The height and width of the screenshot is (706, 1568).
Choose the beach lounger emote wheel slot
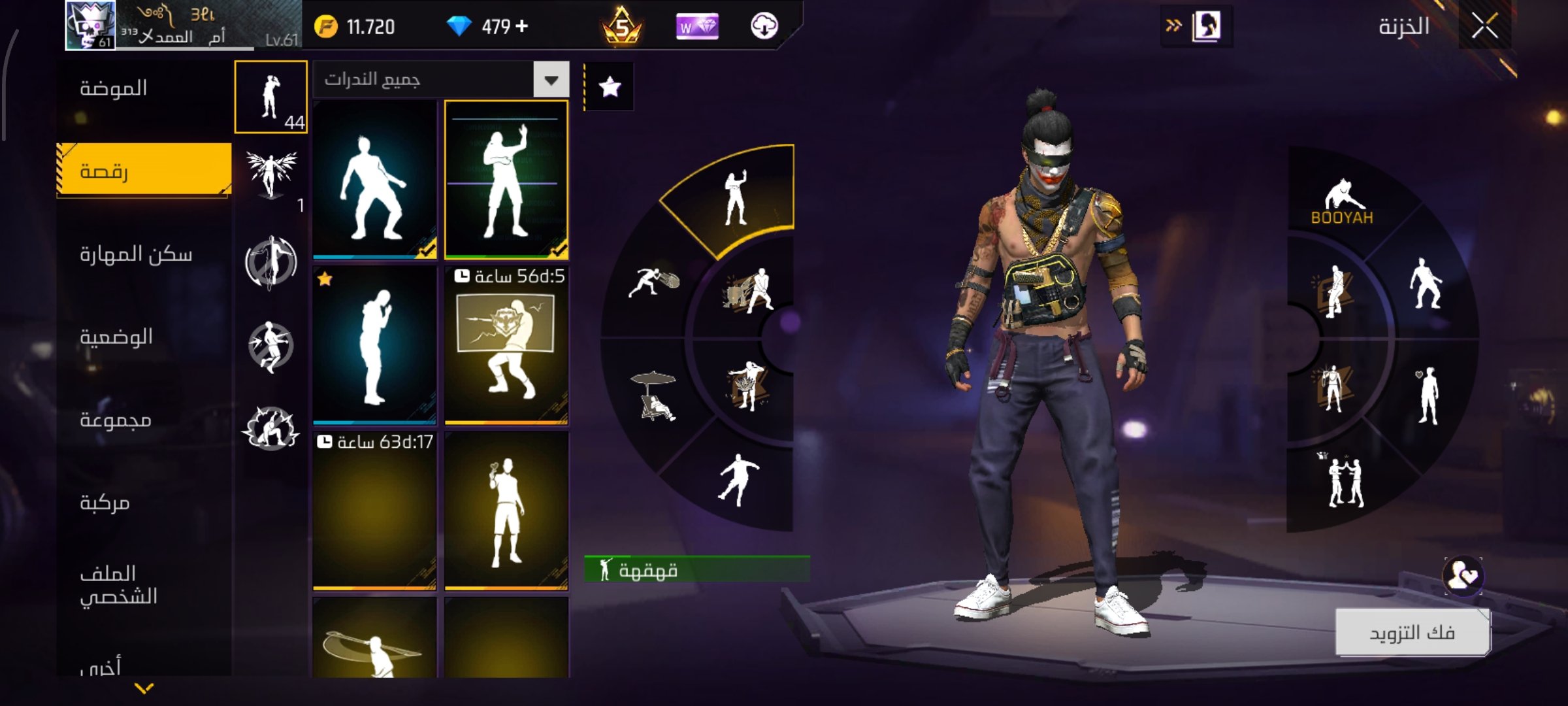tap(655, 396)
